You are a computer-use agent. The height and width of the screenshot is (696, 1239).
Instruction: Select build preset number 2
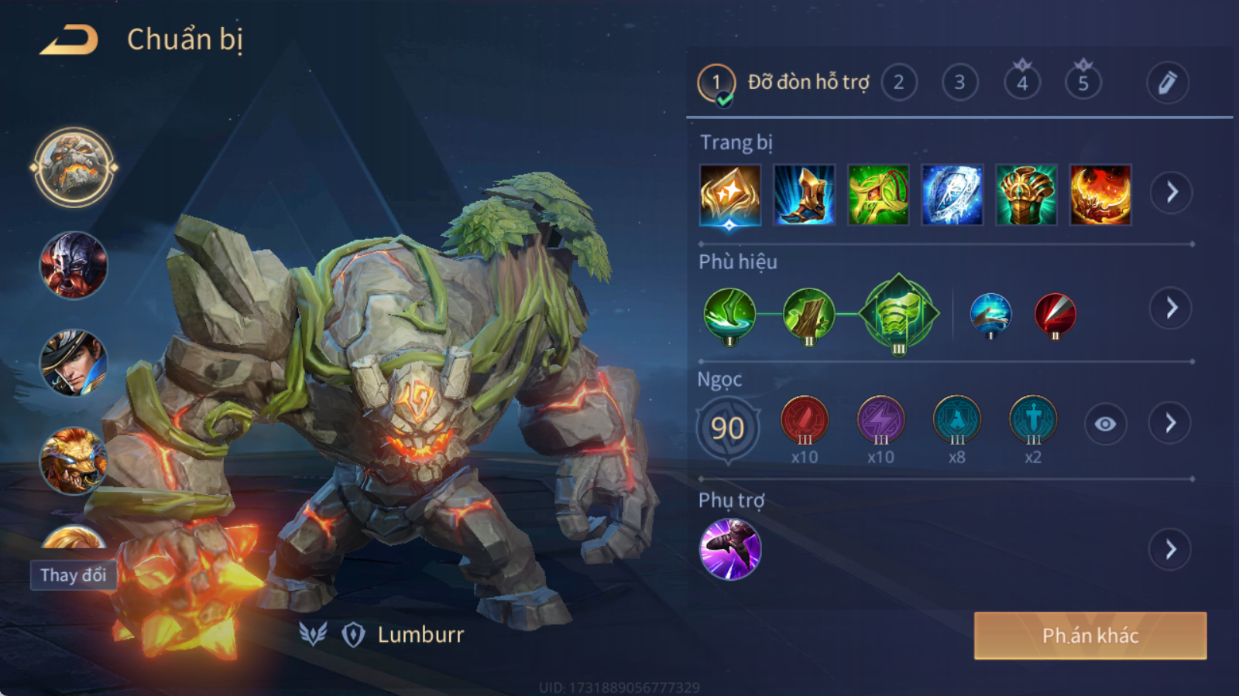tap(899, 82)
